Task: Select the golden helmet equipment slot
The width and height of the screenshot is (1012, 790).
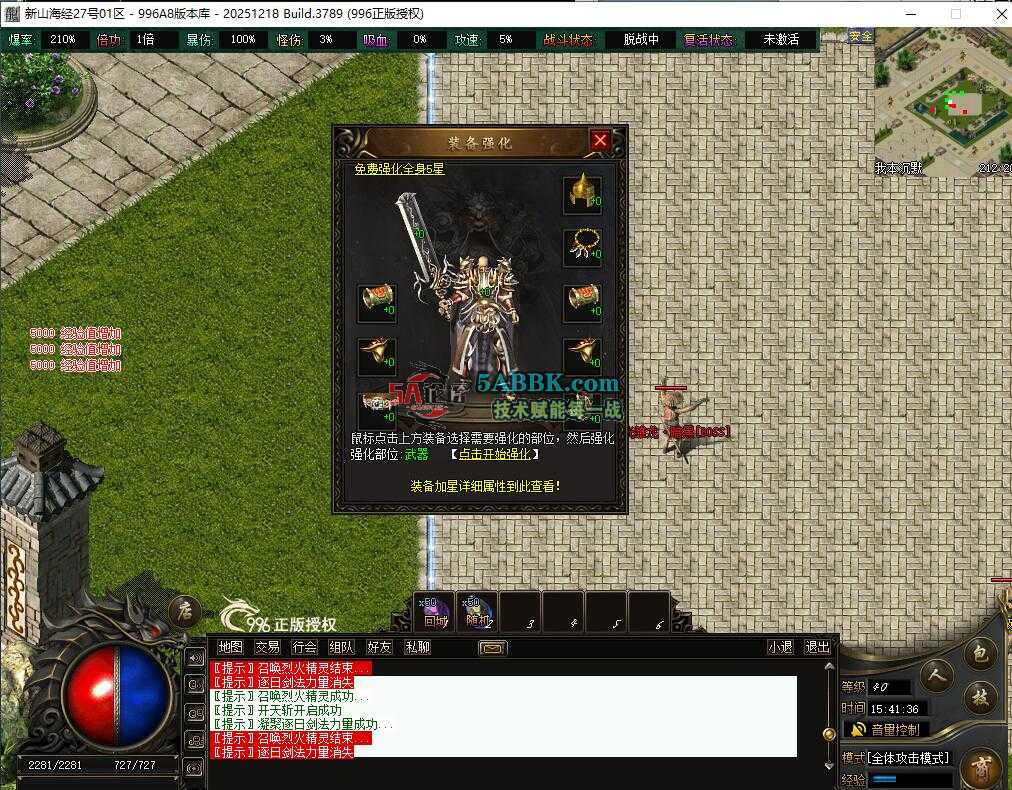Action: [581, 193]
